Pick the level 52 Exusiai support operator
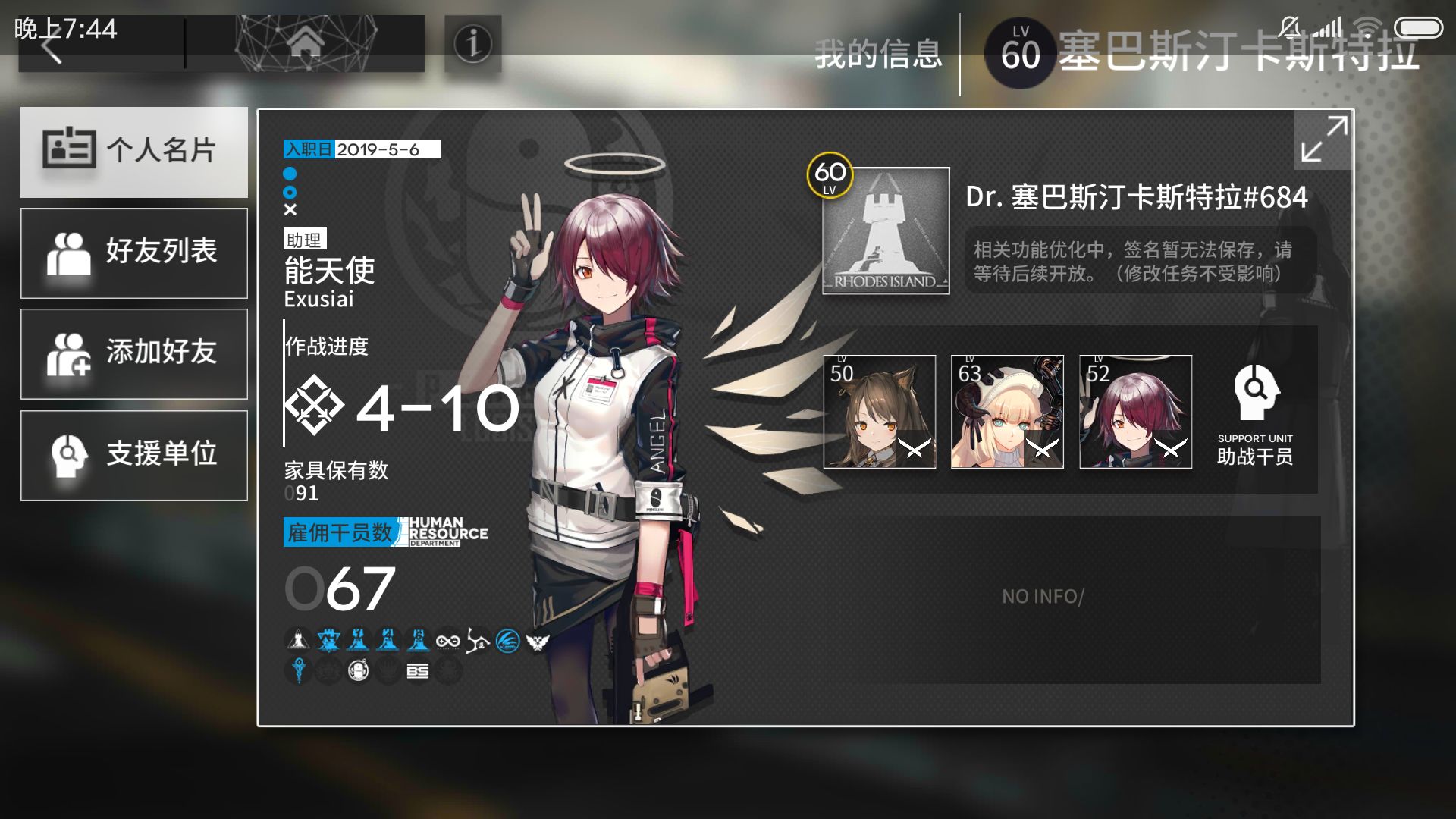This screenshot has width=1456, height=819. click(1135, 412)
